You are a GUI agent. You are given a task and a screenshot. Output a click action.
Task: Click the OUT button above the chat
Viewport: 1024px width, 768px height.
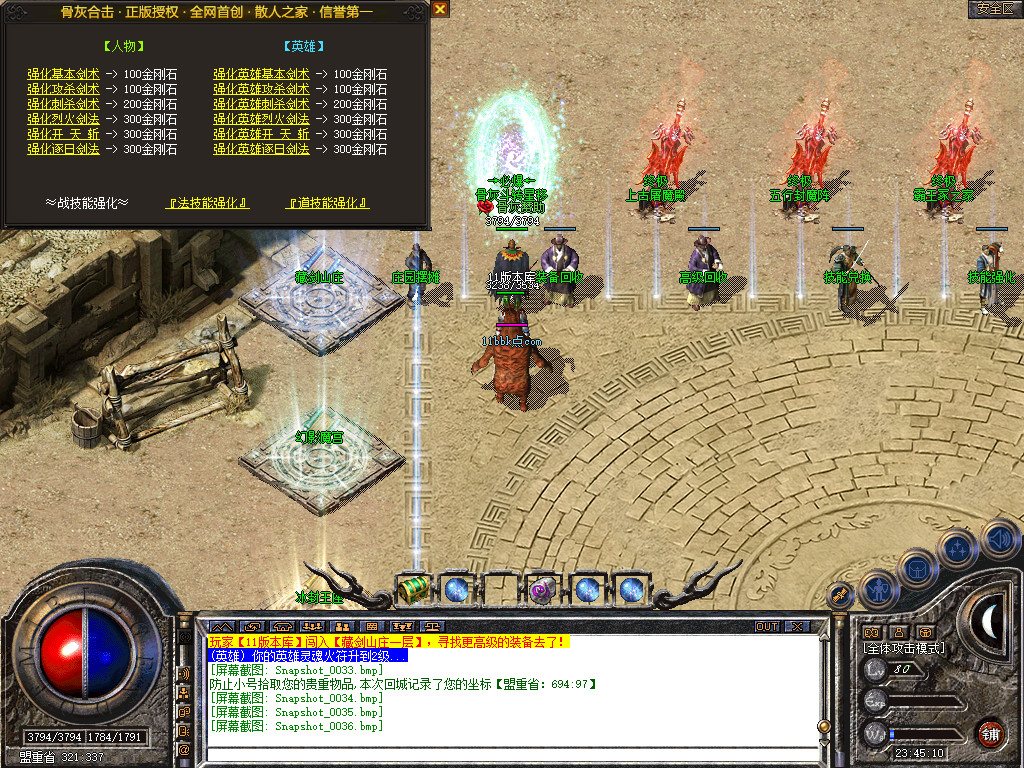click(x=767, y=627)
